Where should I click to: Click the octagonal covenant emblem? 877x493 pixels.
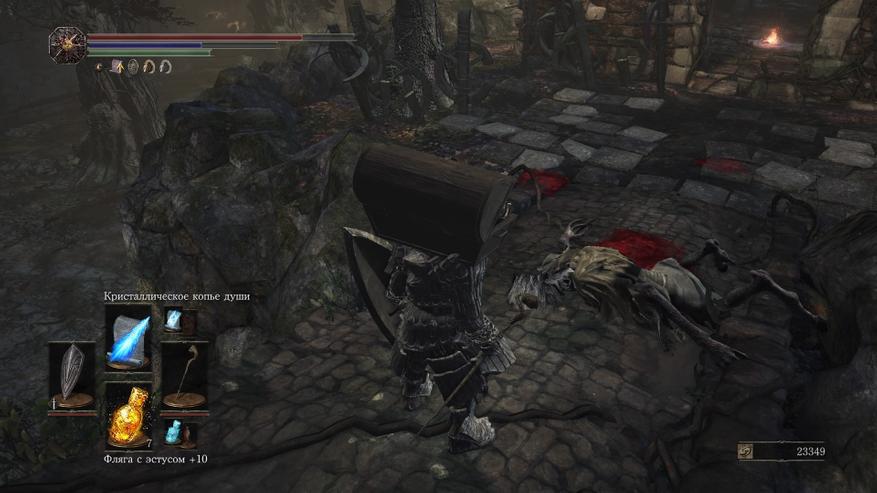tap(67, 44)
